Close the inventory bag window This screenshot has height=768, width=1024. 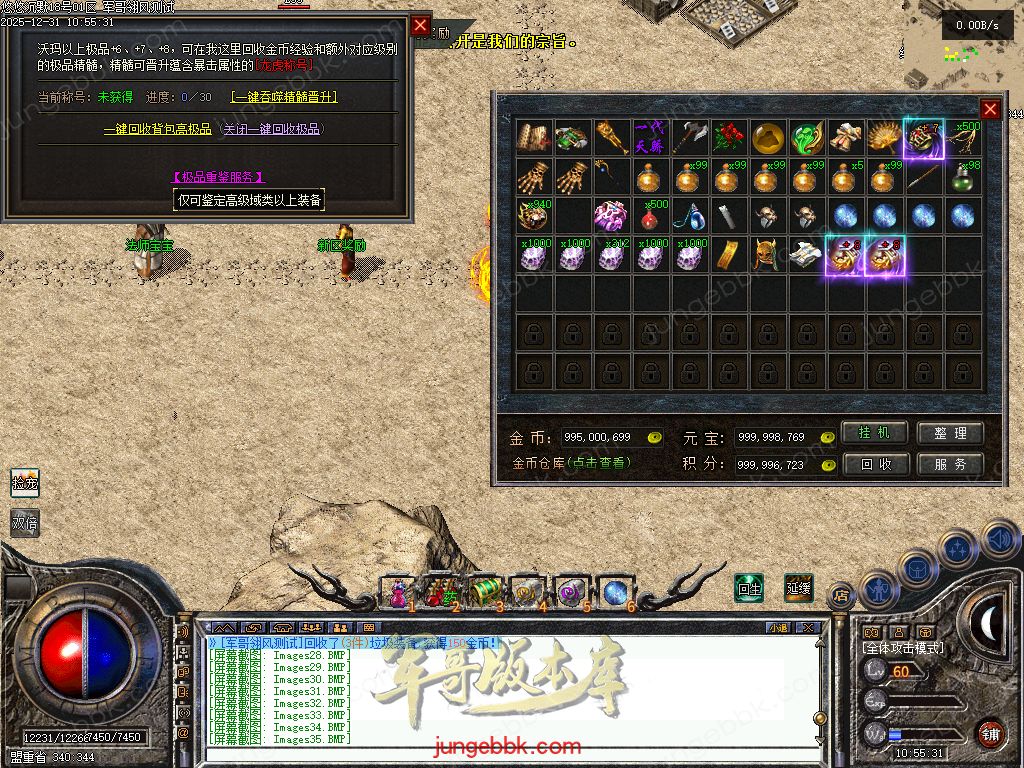coord(990,109)
